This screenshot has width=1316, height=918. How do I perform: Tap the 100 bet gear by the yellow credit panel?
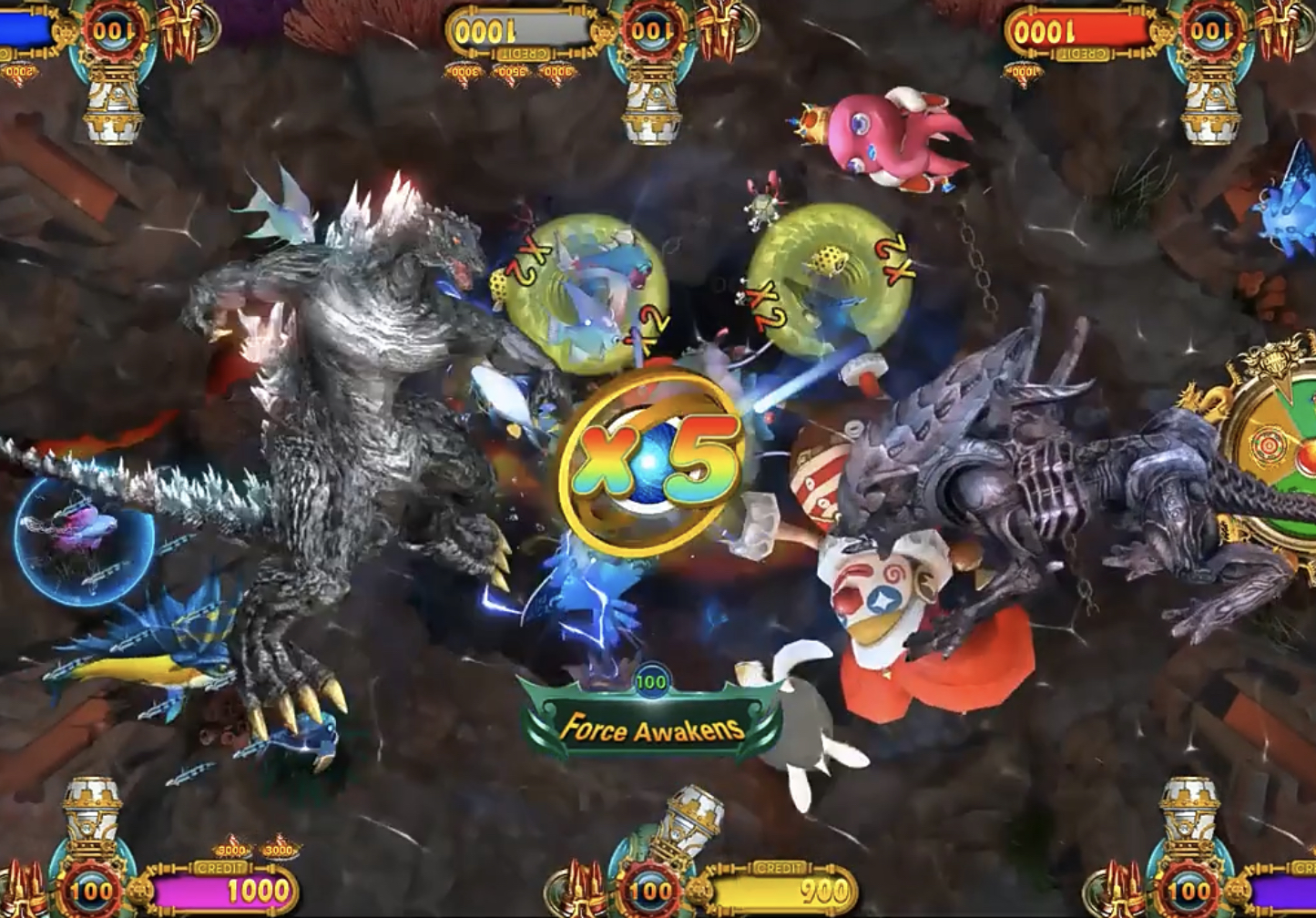point(650,890)
